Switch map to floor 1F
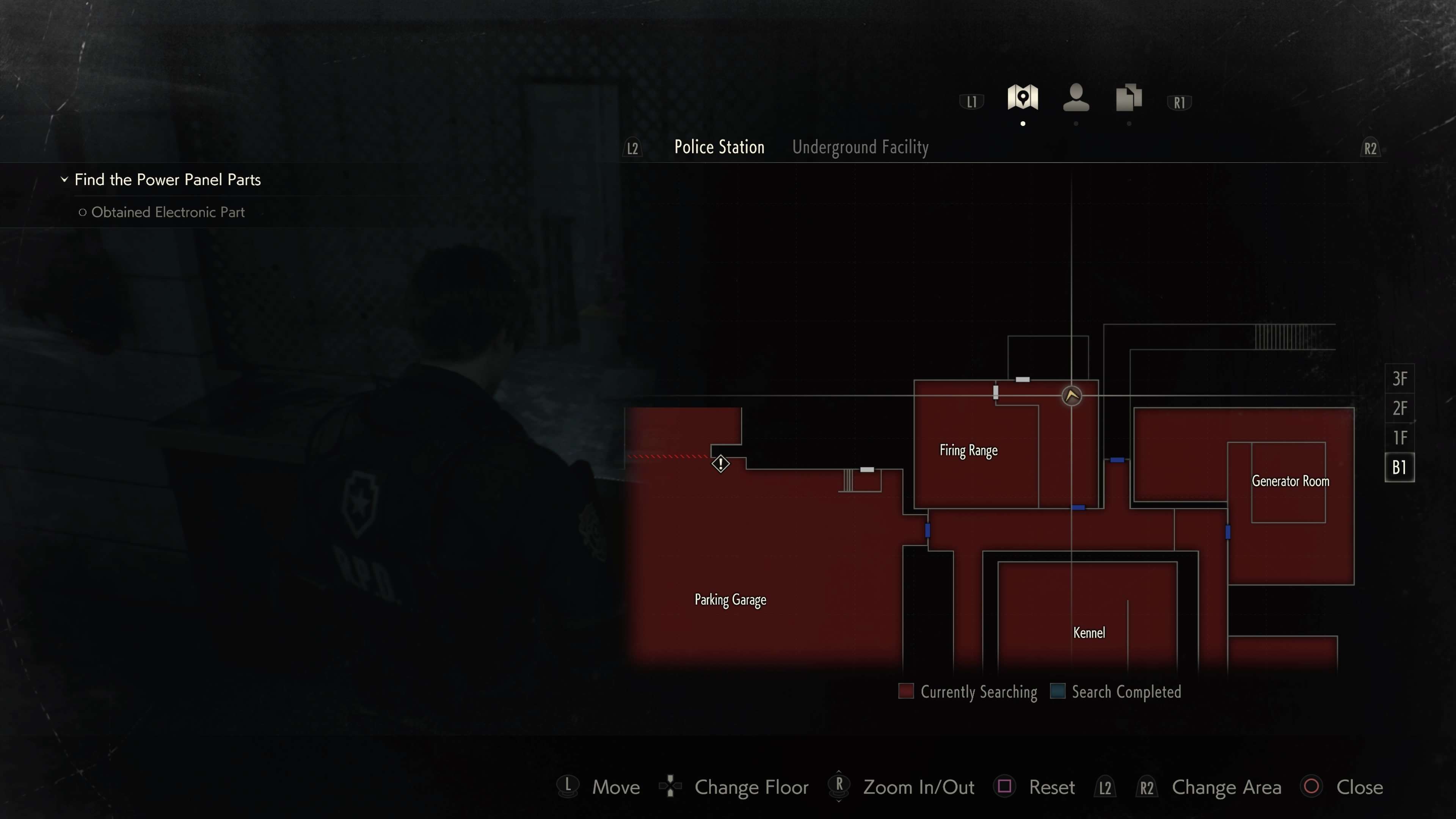Viewport: 1456px width, 819px height. pos(1400,438)
